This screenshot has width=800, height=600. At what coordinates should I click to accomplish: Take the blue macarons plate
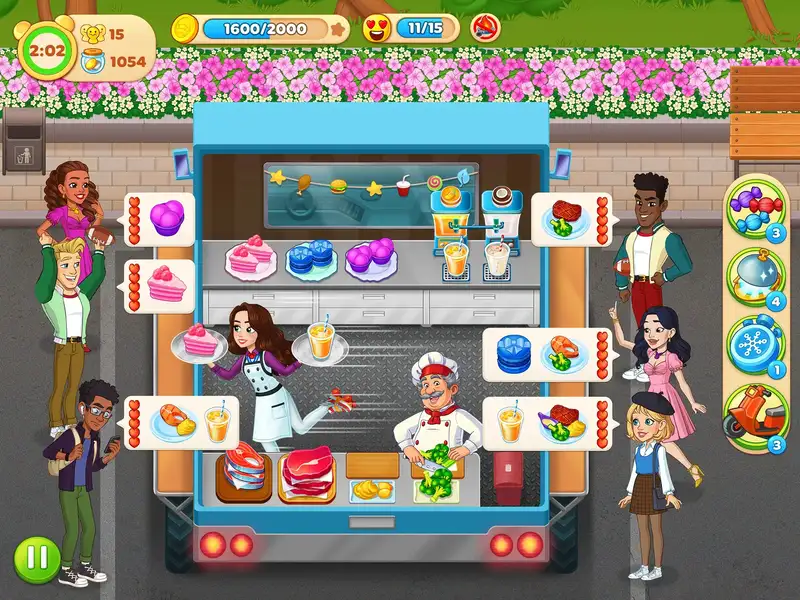coord(311,260)
